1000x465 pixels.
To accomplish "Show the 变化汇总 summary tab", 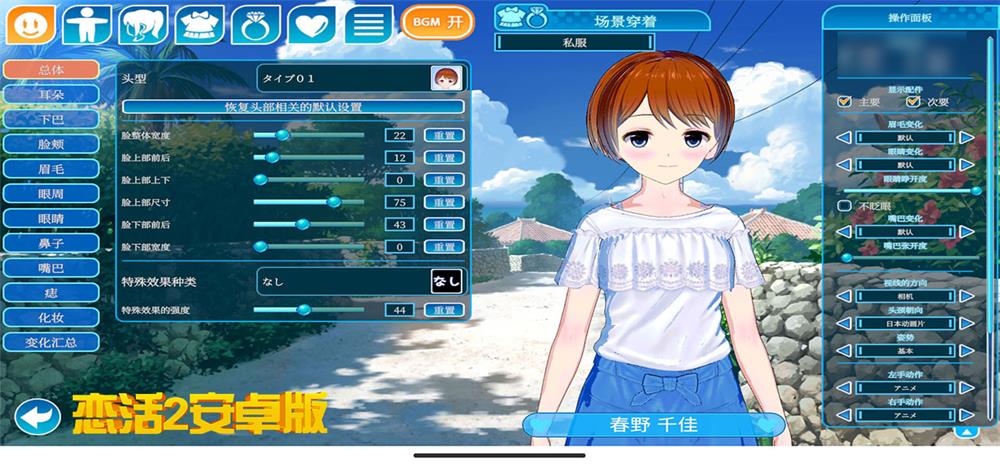I will pyautogui.click(x=51, y=342).
